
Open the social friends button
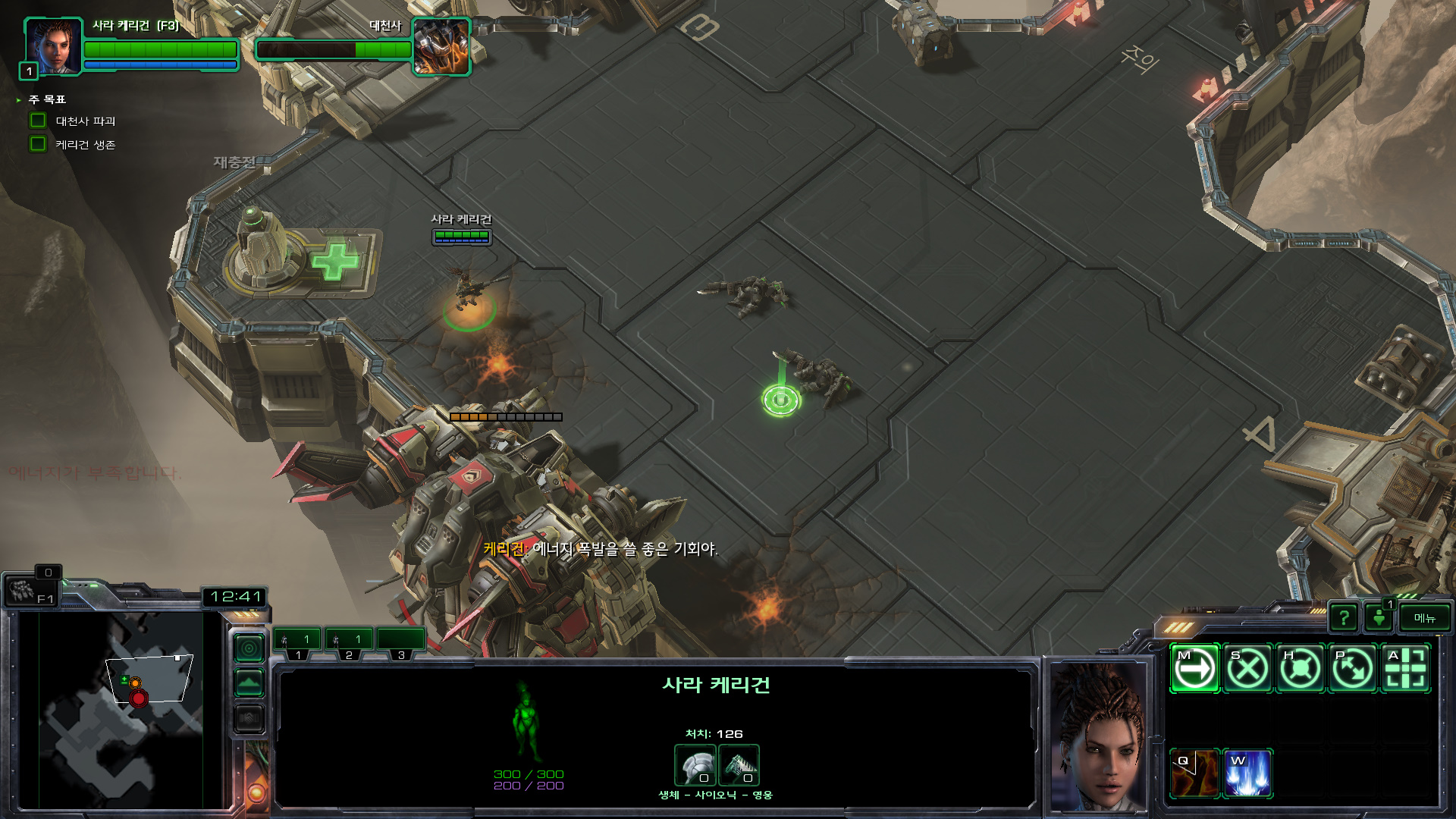[1379, 618]
